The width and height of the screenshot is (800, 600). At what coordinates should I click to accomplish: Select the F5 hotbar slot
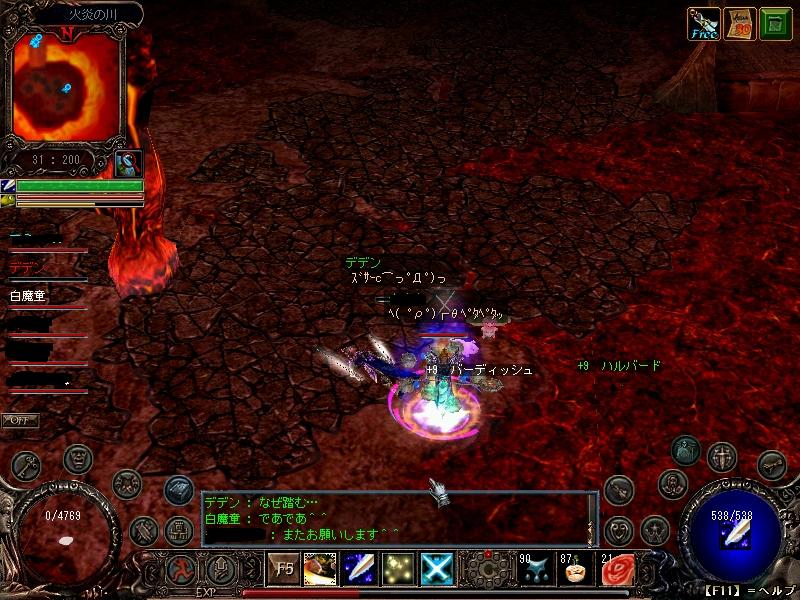[x=284, y=570]
